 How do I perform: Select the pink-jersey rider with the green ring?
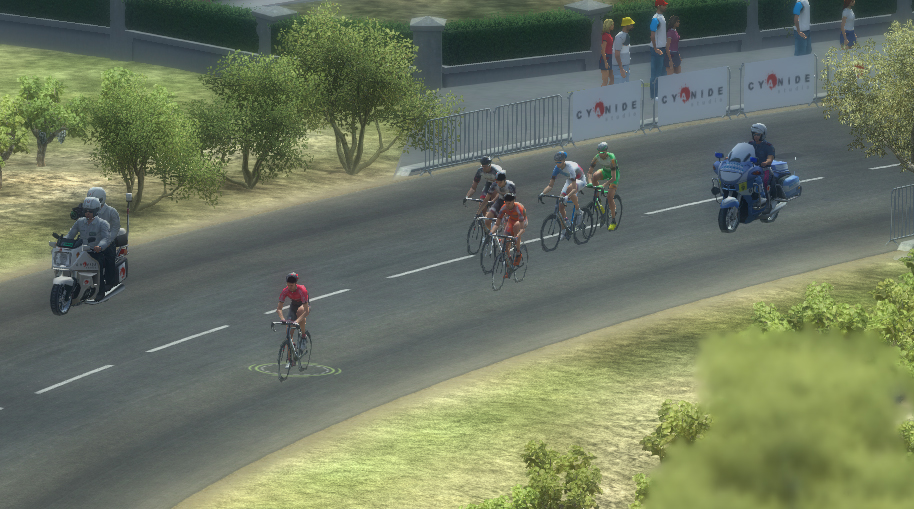point(293,322)
